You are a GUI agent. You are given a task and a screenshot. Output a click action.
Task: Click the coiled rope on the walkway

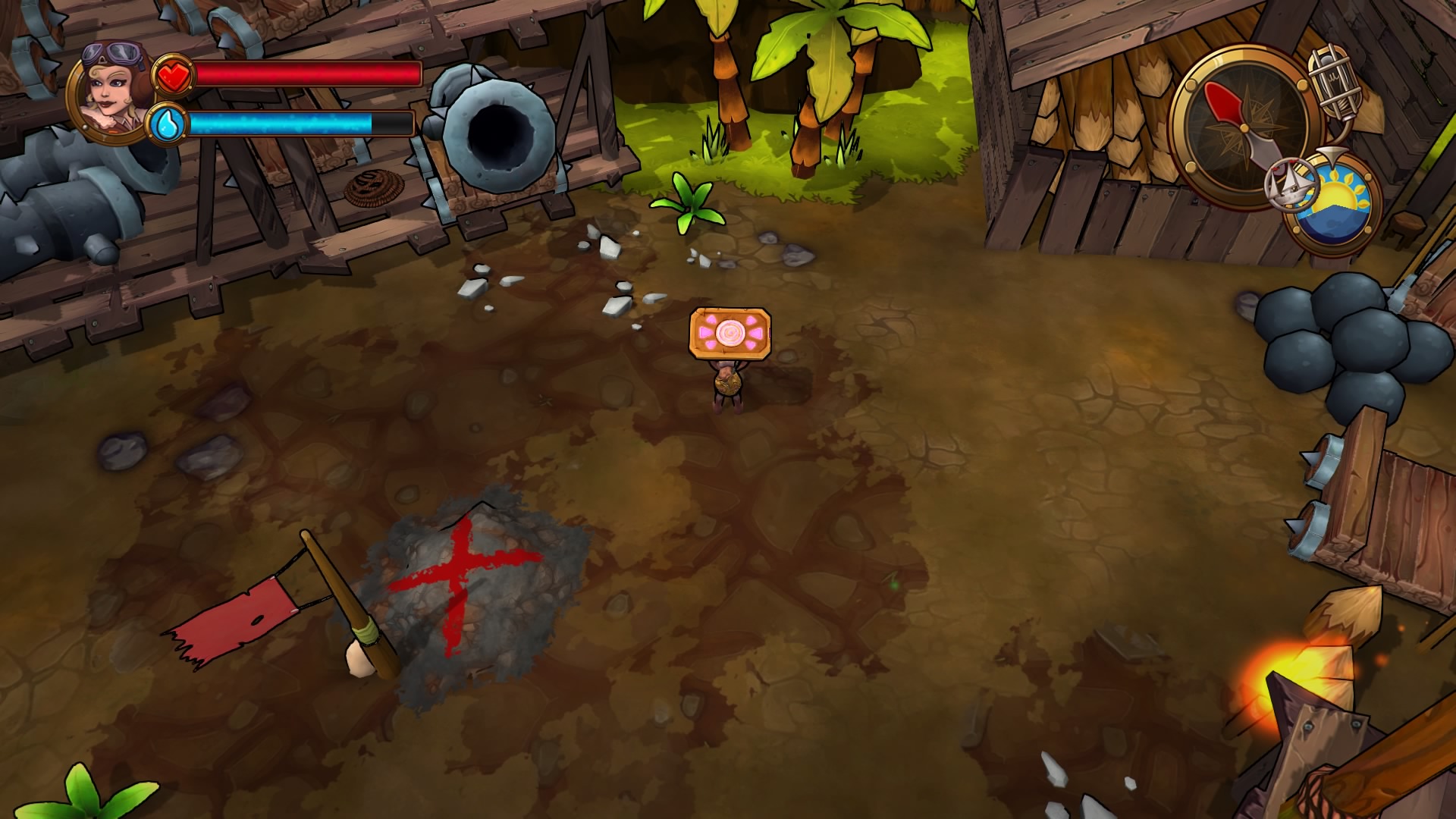(374, 189)
